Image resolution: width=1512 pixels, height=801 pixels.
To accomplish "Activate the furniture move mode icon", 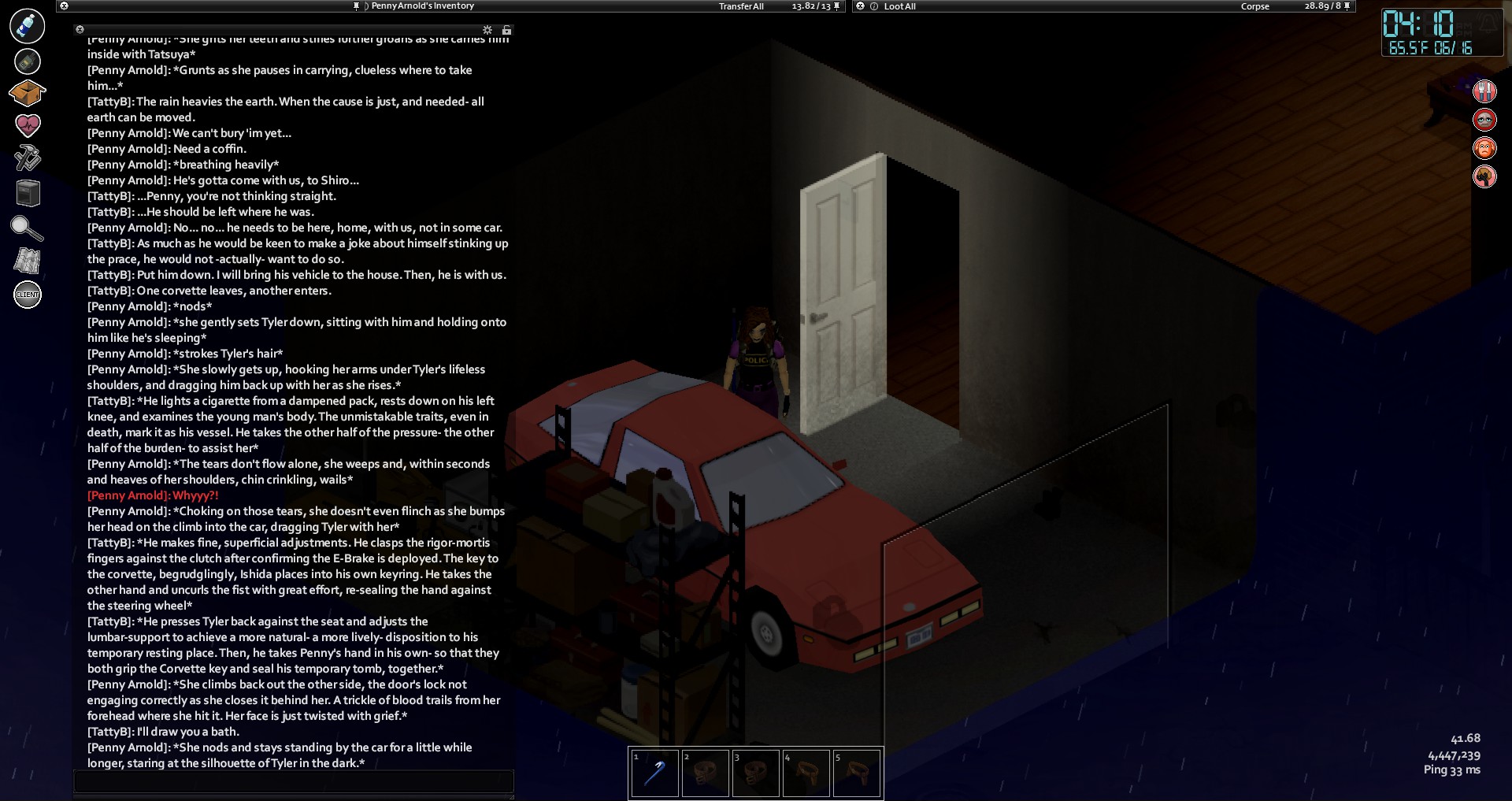I will (28, 193).
